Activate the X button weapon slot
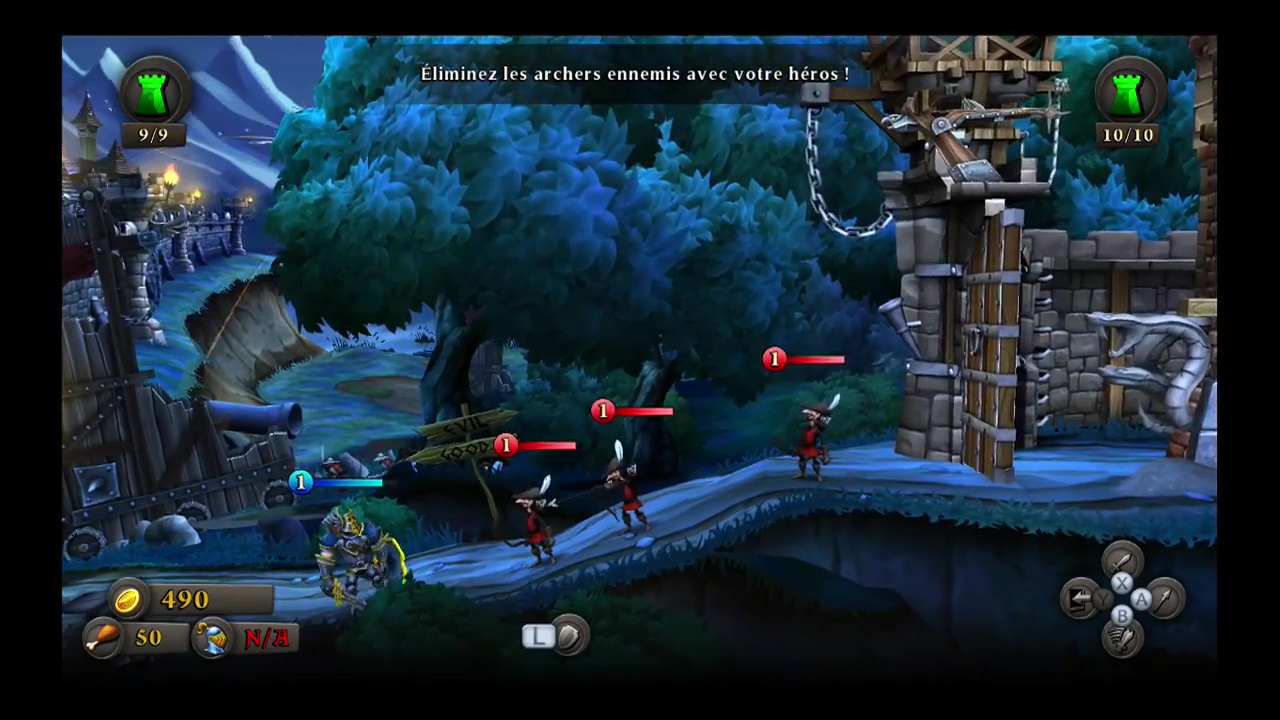The height and width of the screenshot is (720, 1280). tap(1121, 582)
